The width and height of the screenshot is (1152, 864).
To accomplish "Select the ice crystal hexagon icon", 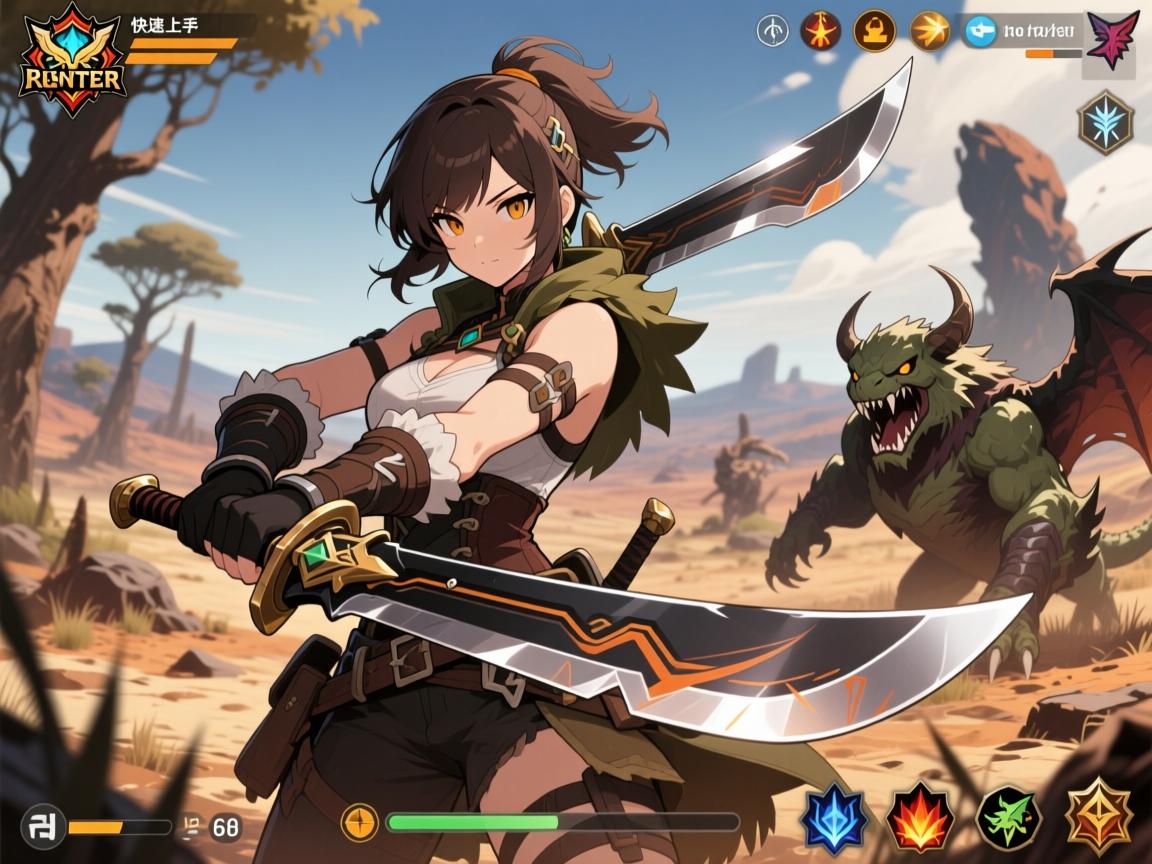I will pyautogui.click(x=1106, y=122).
